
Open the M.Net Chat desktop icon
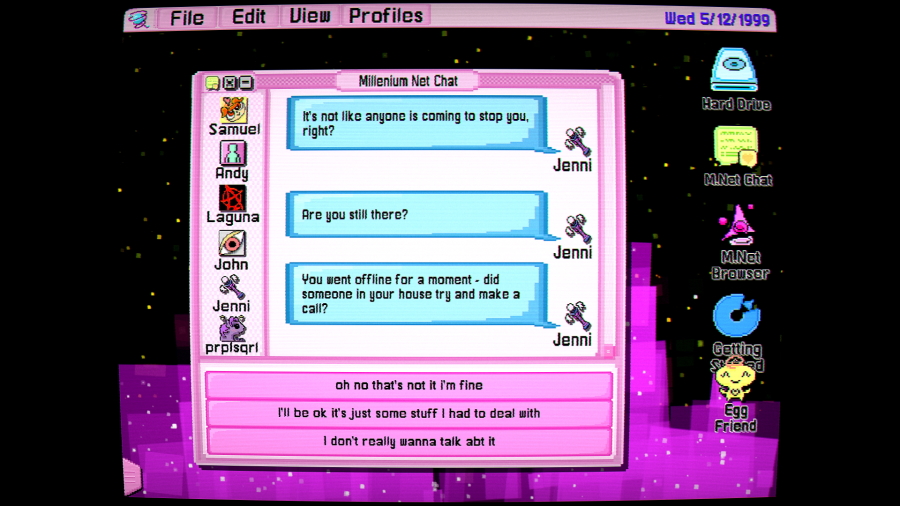(x=737, y=154)
